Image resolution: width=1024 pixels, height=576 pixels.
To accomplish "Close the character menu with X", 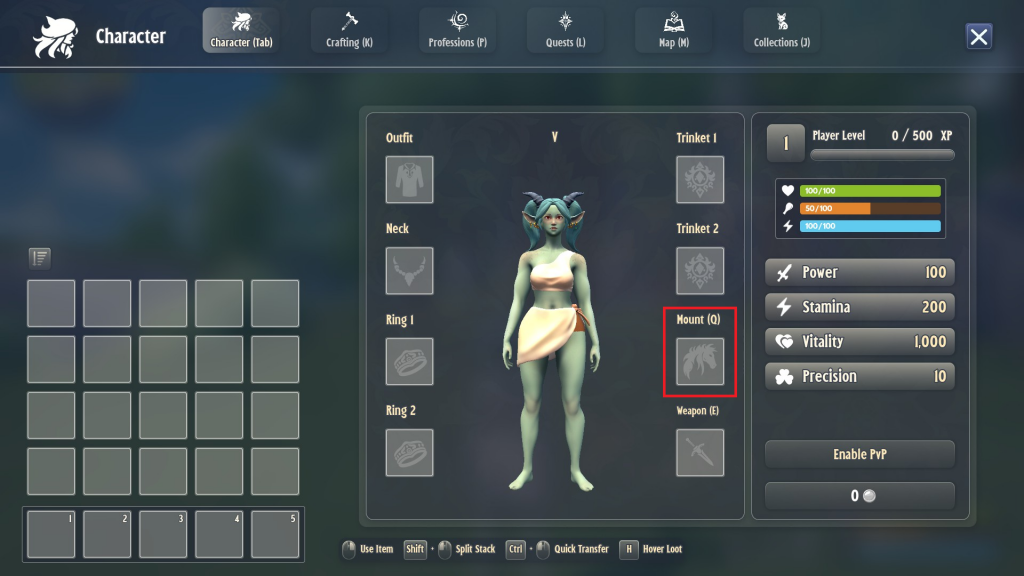I will pyautogui.click(x=979, y=37).
